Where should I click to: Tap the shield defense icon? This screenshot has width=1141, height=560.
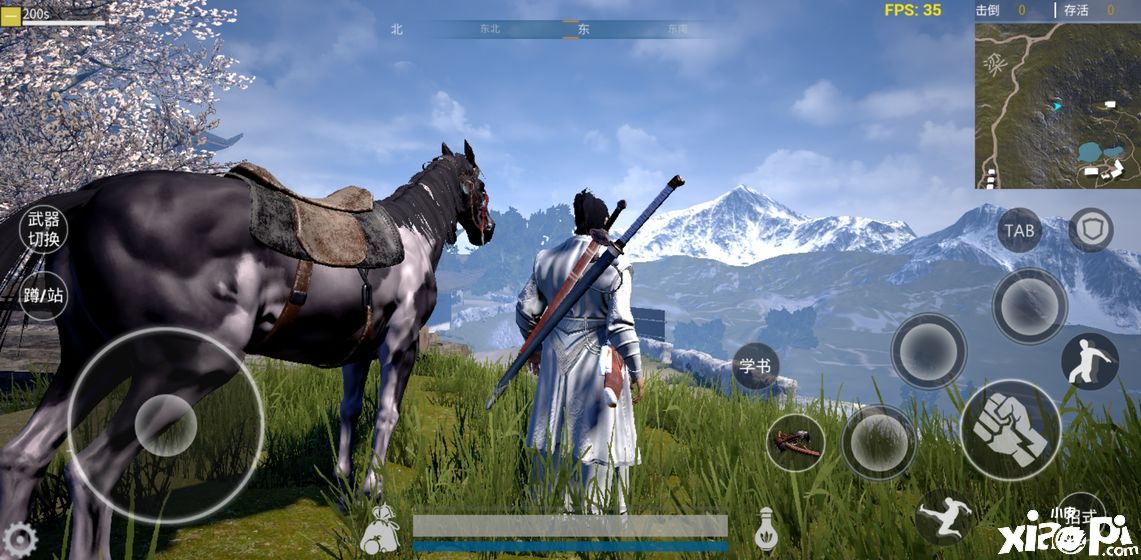tap(1090, 230)
